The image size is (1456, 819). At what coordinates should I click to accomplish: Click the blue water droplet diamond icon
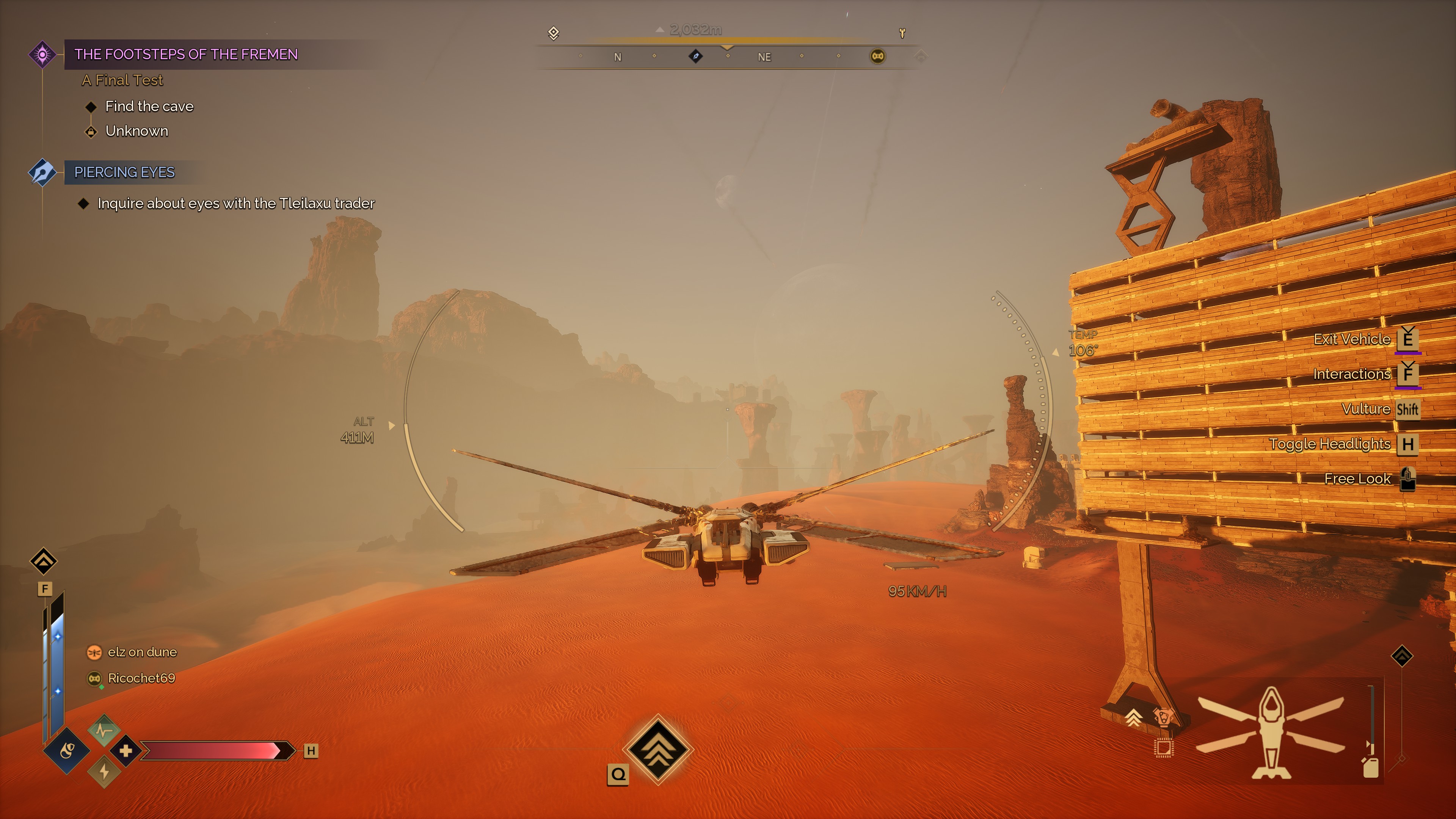(x=67, y=751)
